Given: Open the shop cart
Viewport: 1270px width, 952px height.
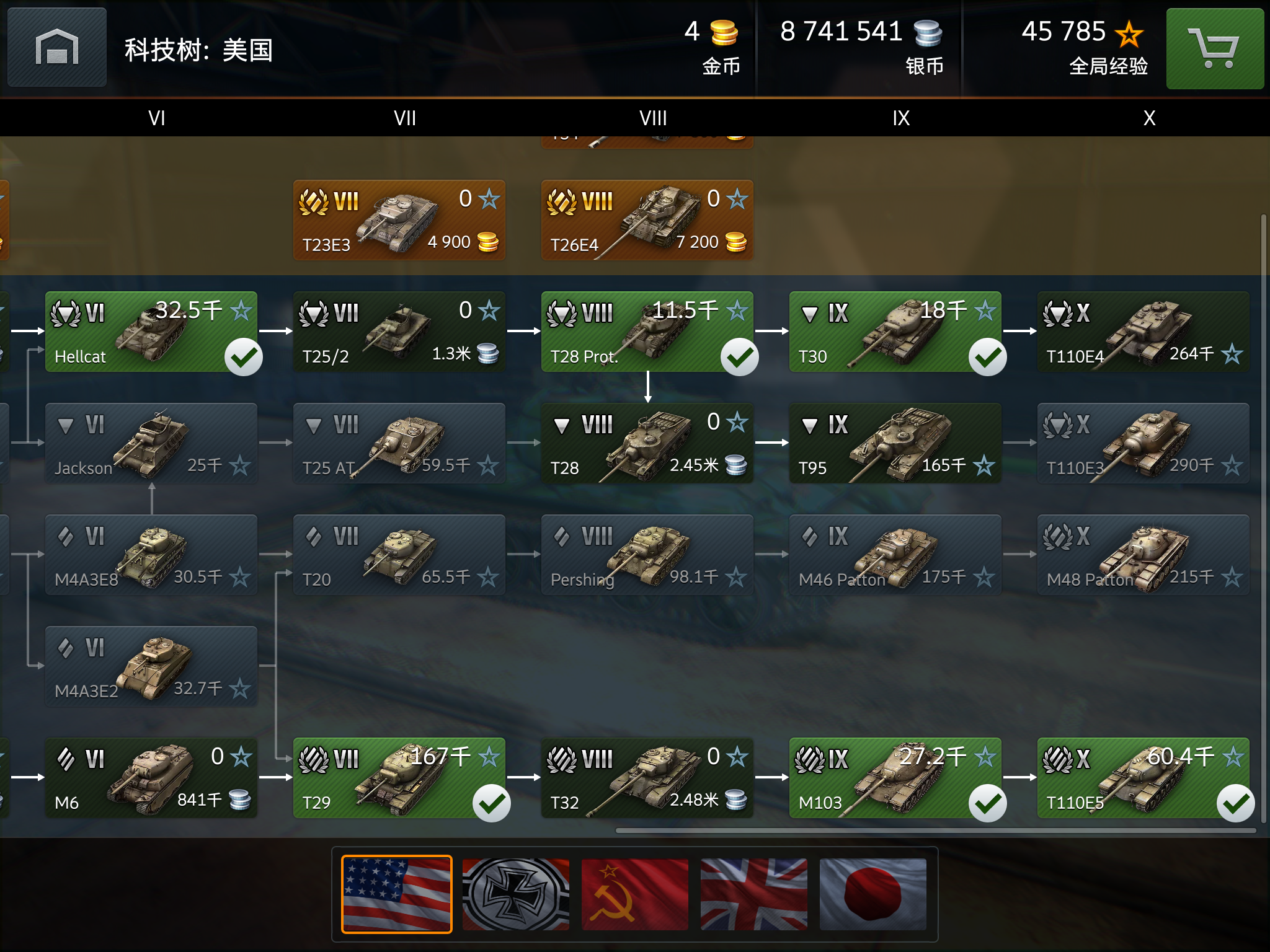Looking at the screenshot, I should (1214, 48).
